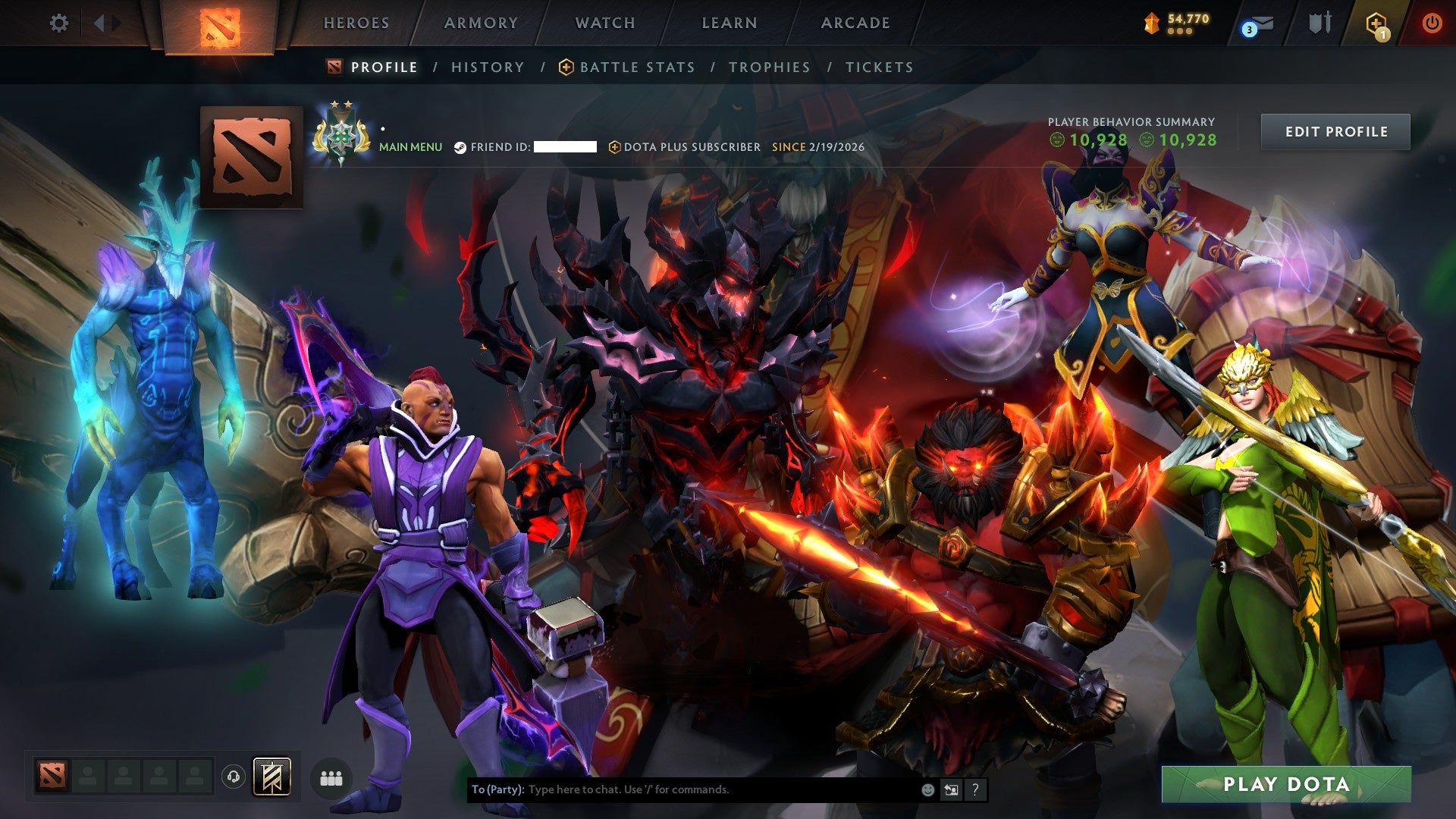The image size is (1456, 819).
Task: Open the ARCADE menu
Action: (x=855, y=23)
